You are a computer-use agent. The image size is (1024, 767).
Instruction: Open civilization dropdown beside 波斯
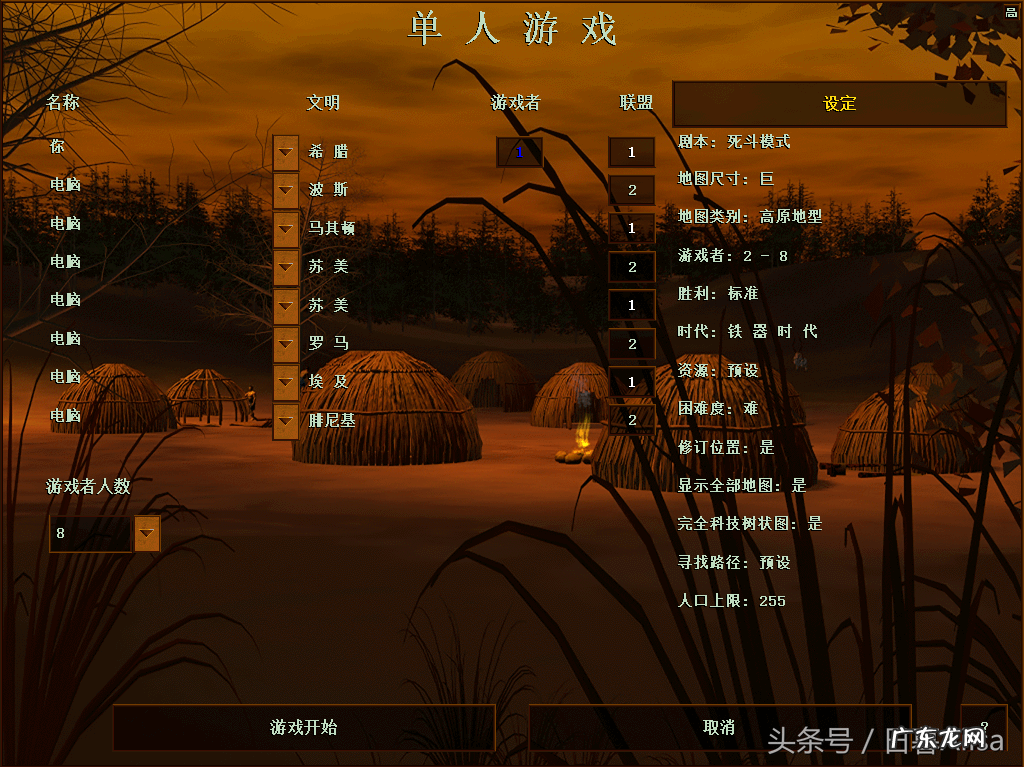[x=286, y=191]
